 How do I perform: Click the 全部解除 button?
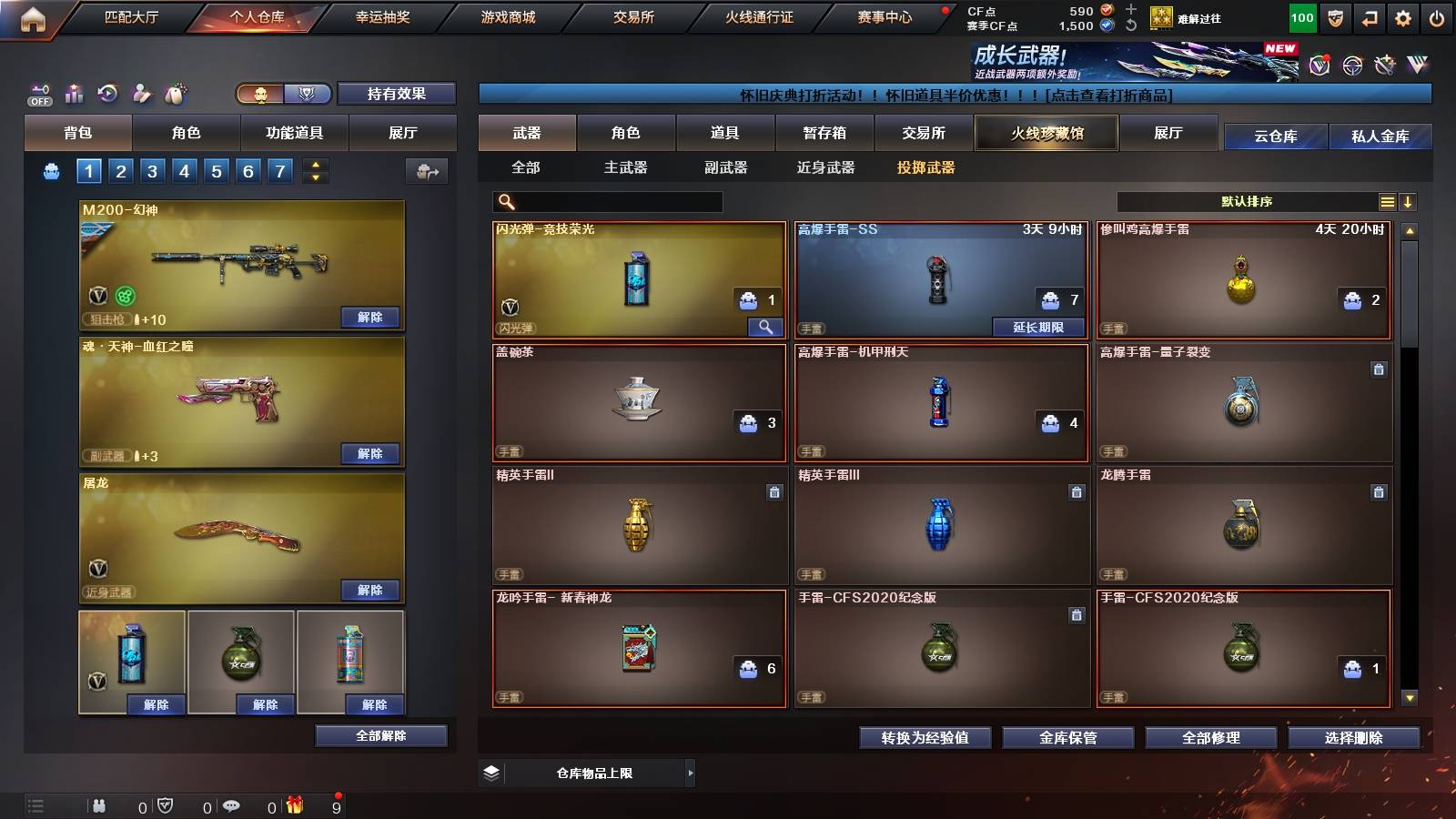[x=380, y=735]
